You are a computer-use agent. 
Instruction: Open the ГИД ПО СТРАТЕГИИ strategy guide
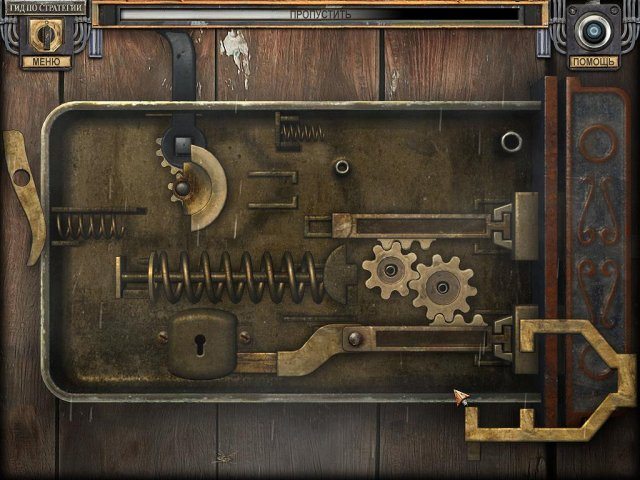(43, 6)
